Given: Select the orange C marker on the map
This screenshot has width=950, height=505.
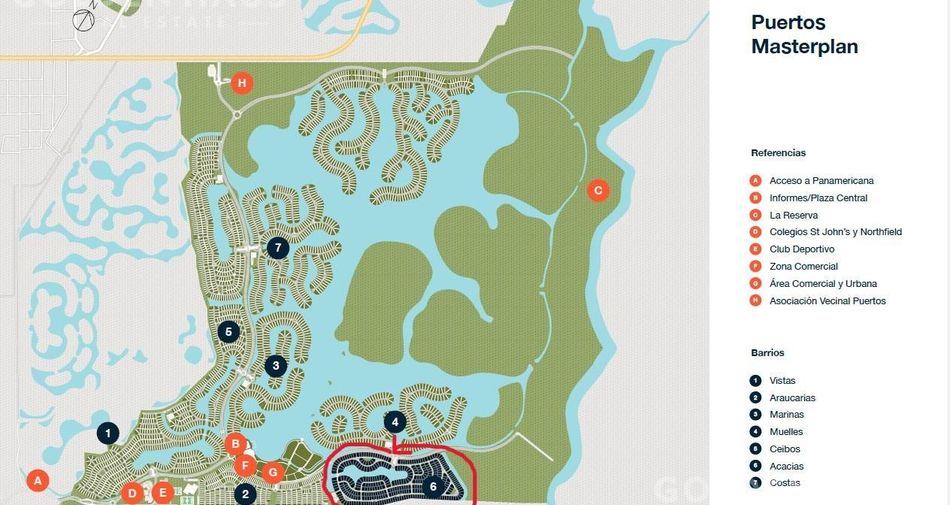Looking at the screenshot, I should tap(598, 190).
